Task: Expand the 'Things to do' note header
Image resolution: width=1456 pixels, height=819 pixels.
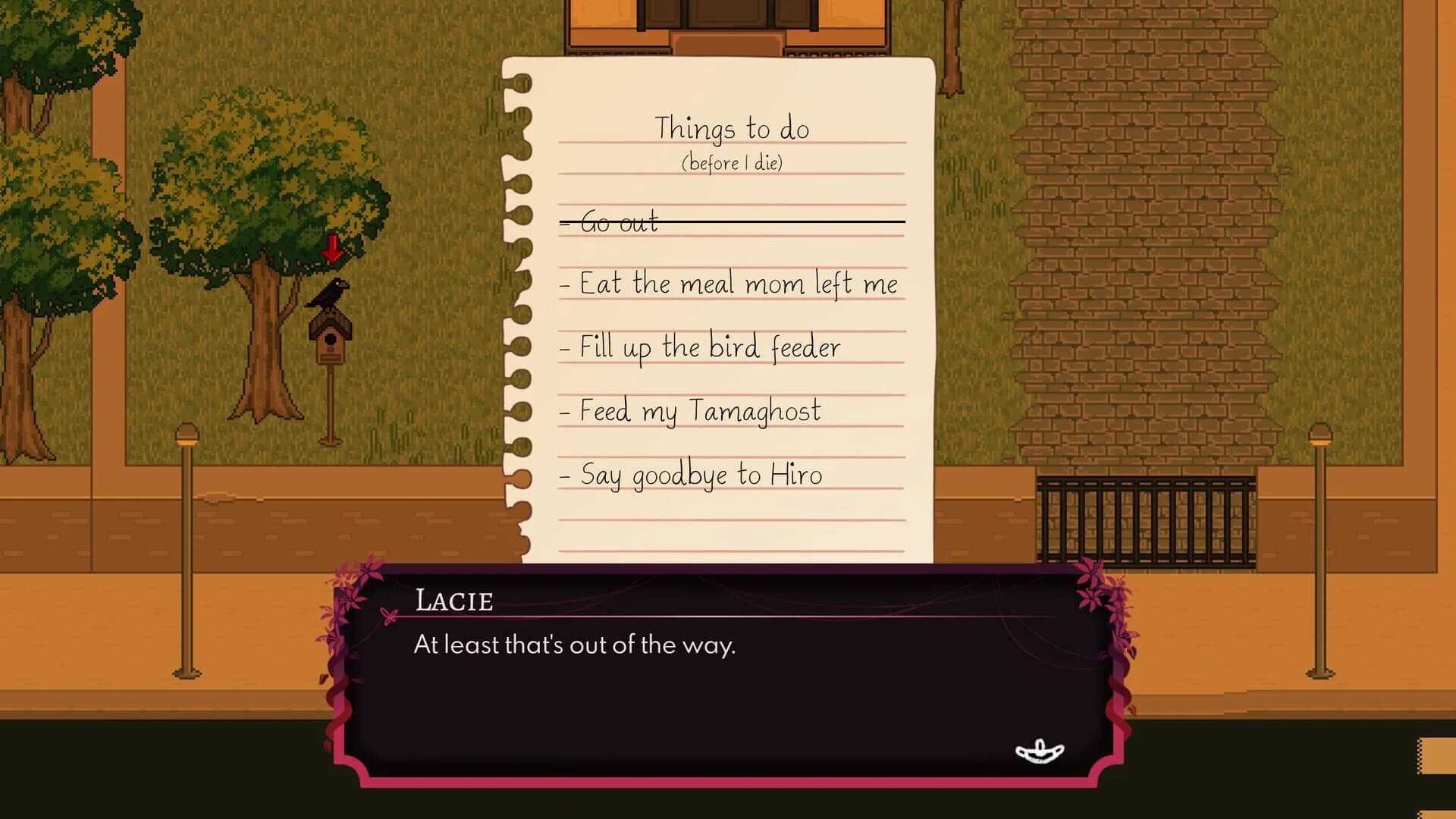Action: point(733,127)
